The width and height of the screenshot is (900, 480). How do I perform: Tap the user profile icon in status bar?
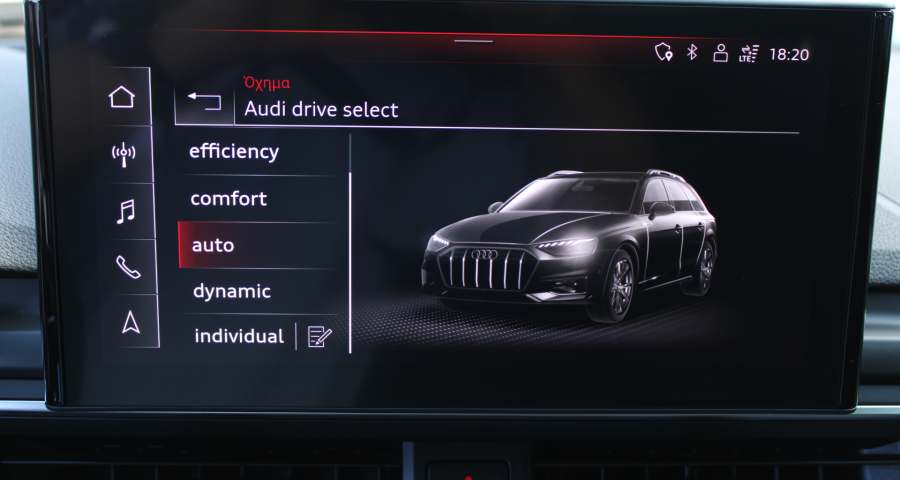(720, 53)
